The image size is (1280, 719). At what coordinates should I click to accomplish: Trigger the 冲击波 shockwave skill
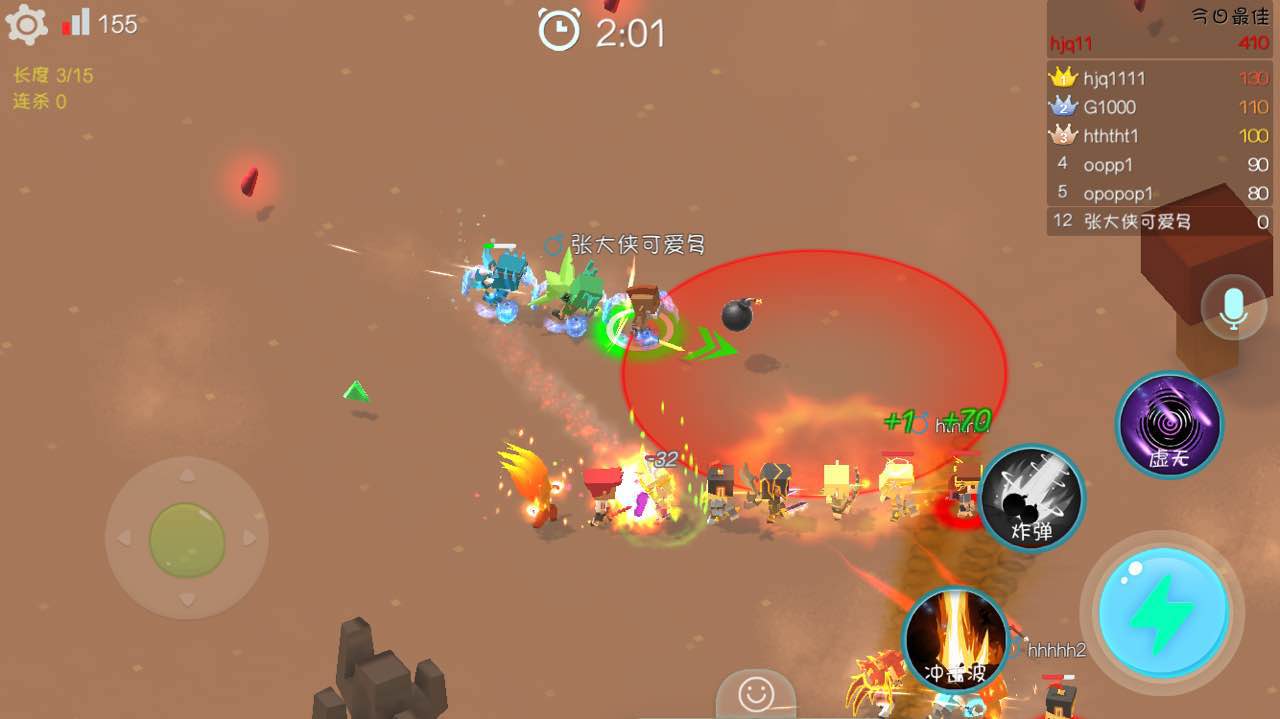(955, 640)
